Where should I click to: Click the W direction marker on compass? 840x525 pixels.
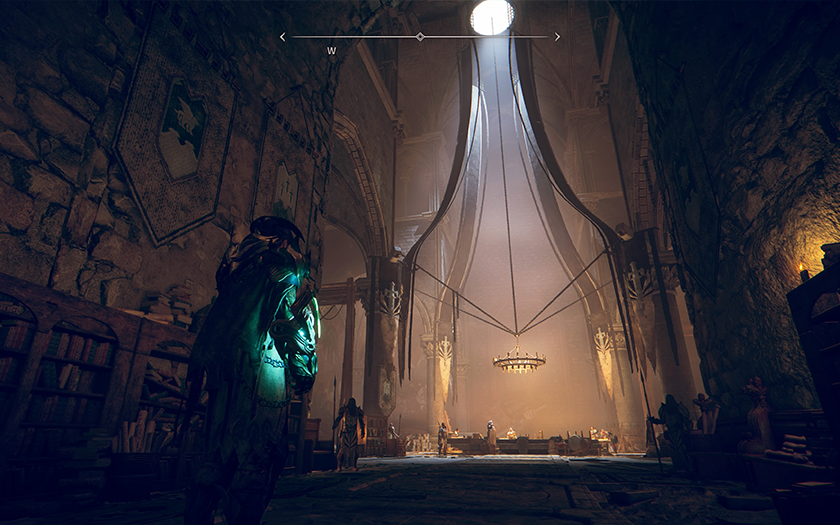tap(331, 50)
